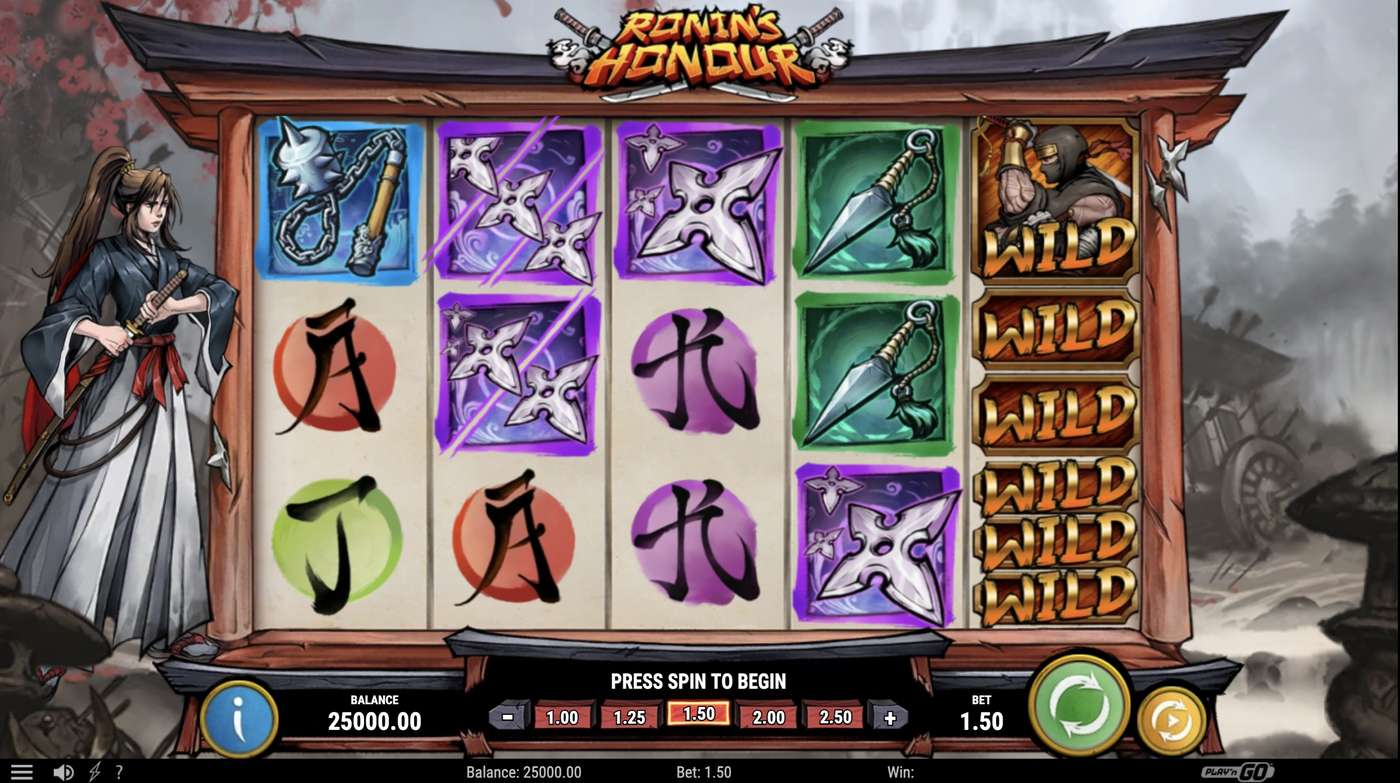Open help via the question mark icon
This screenshot has height=783, width=1400.
(119, 771)
